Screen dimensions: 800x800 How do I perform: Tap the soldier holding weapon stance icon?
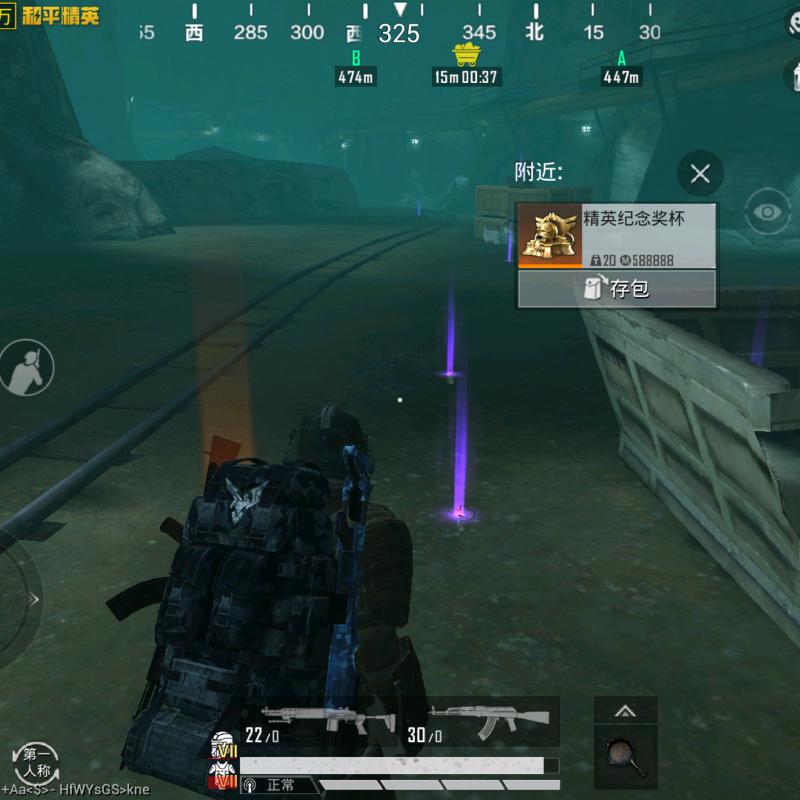pos(27,366)
